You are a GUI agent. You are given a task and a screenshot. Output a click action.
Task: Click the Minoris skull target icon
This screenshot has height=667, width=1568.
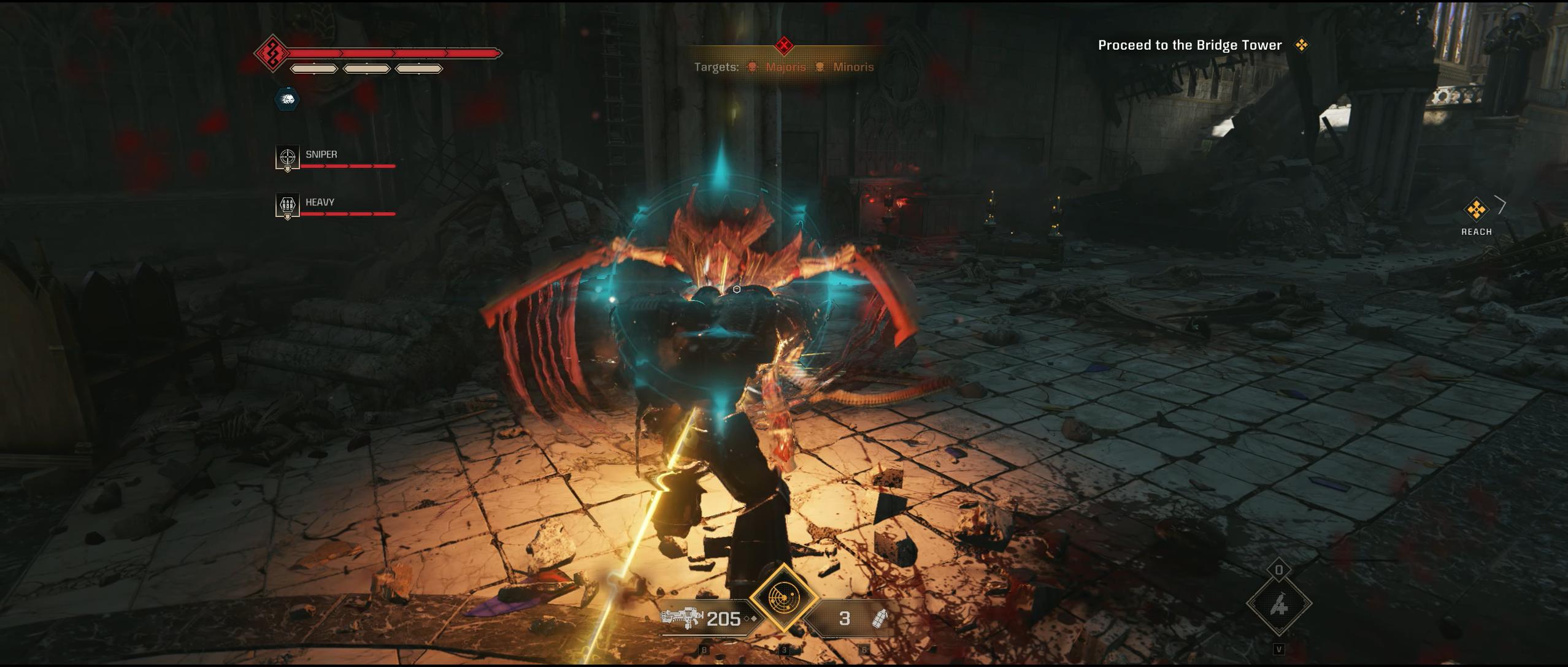821,67
